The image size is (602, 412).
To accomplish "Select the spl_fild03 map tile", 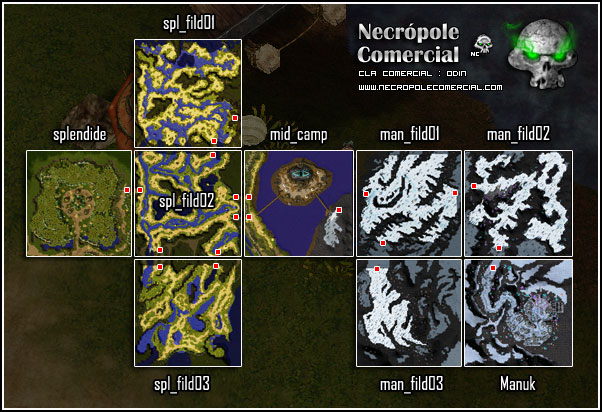I will [188, 313].
